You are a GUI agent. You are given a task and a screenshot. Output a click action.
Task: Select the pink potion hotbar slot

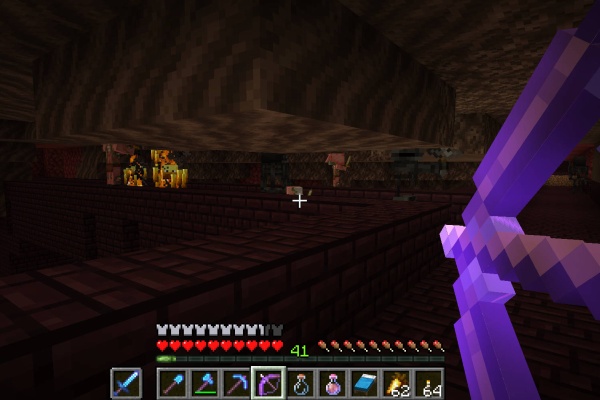click(332, 384)
